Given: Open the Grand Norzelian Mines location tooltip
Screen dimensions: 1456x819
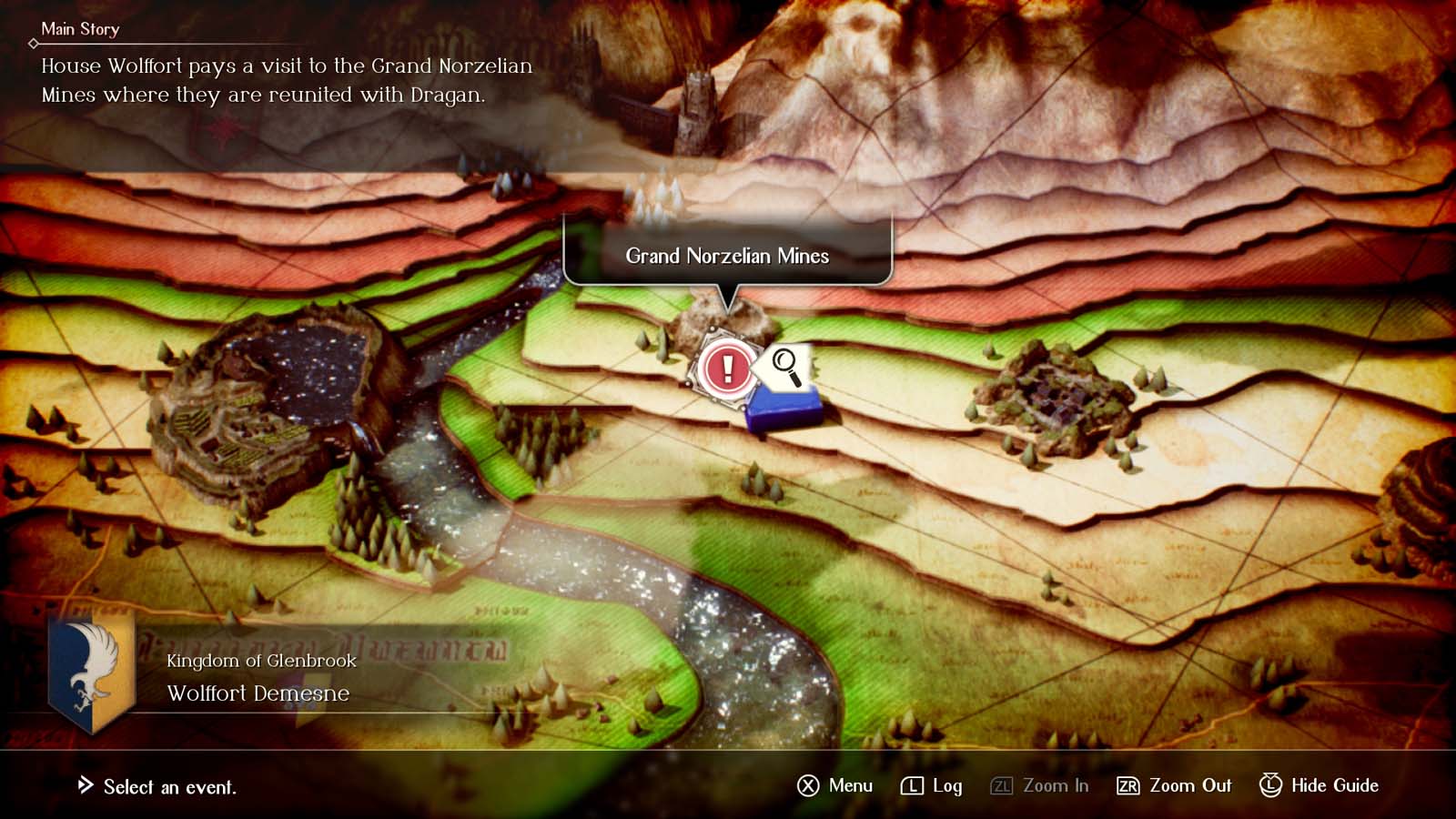Looking at the screenshot, I should 727,256.
